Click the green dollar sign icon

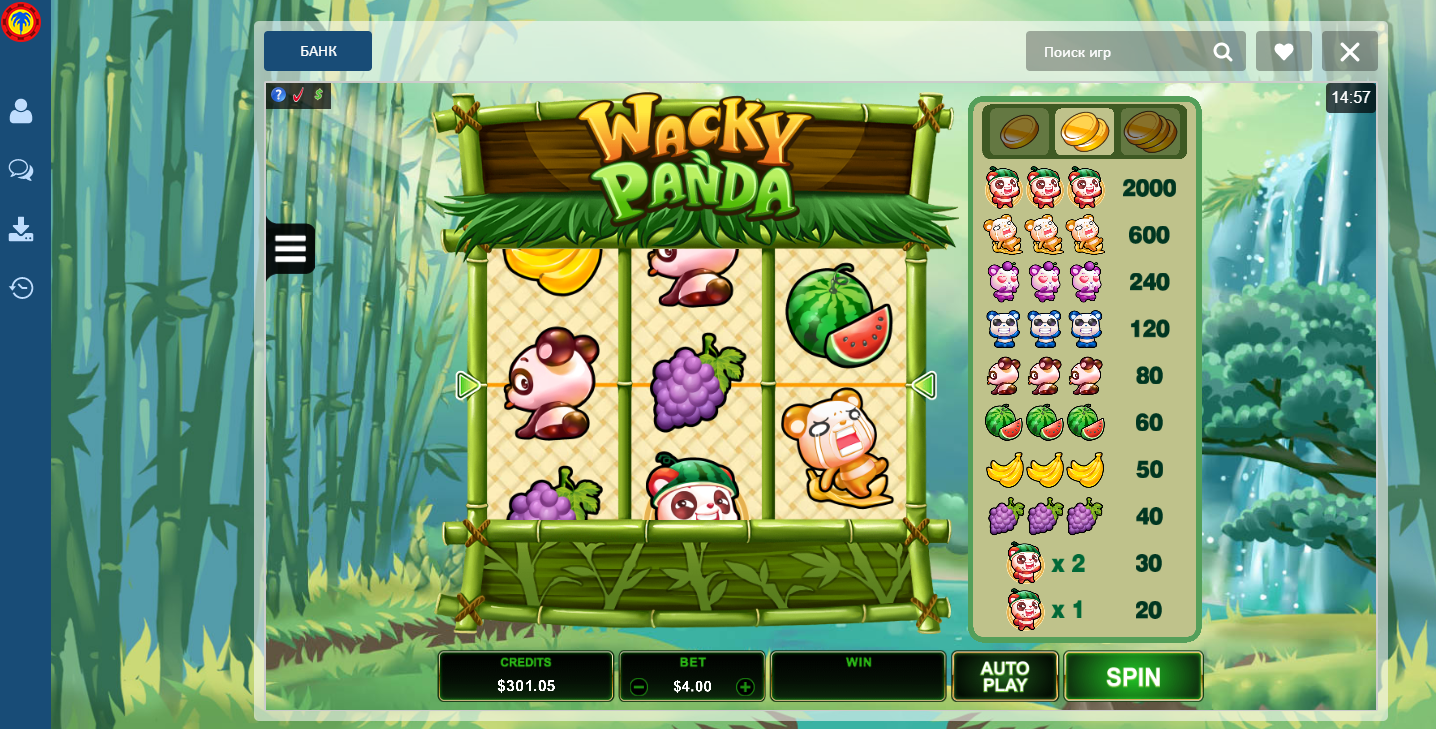pos(318,95)
